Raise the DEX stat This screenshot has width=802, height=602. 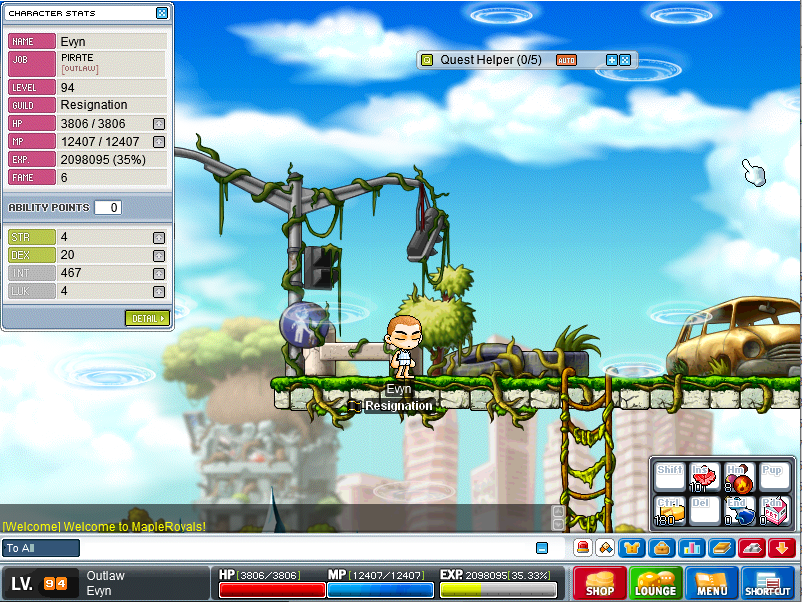tap(158, 255)
